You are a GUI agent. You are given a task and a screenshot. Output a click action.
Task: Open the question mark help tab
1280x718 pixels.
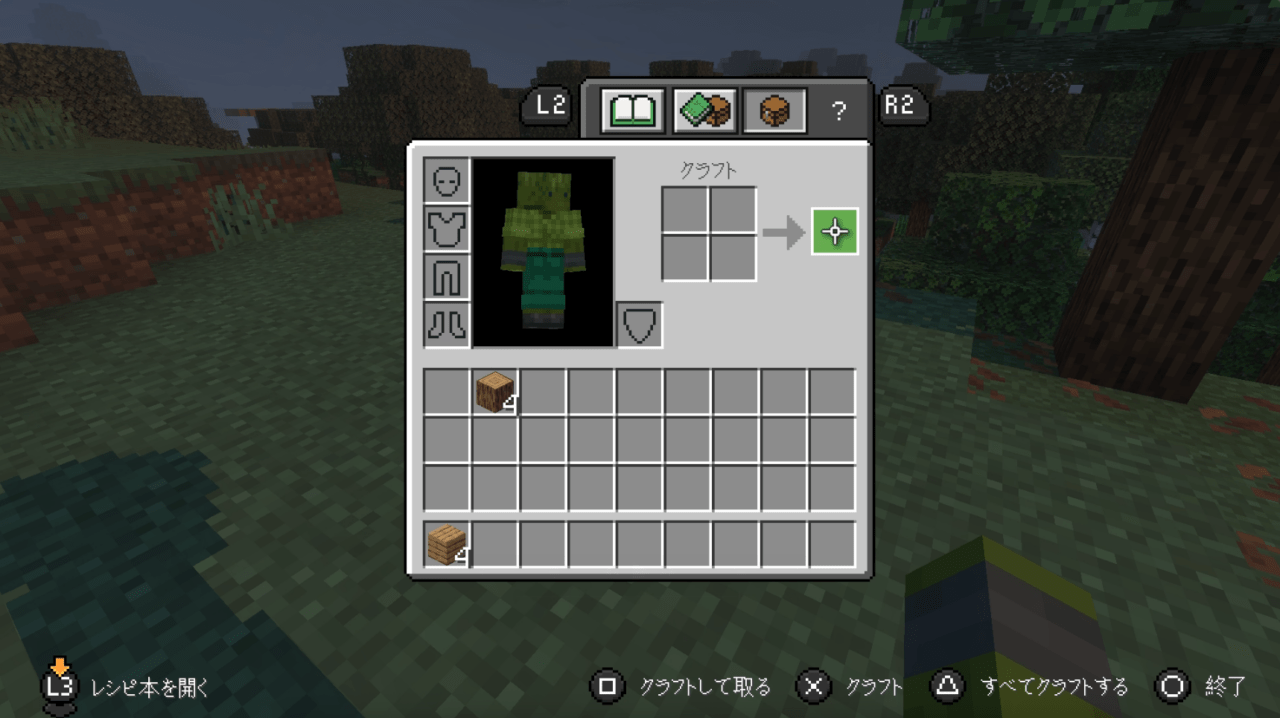pyautogui.click(x=838, y=111)
